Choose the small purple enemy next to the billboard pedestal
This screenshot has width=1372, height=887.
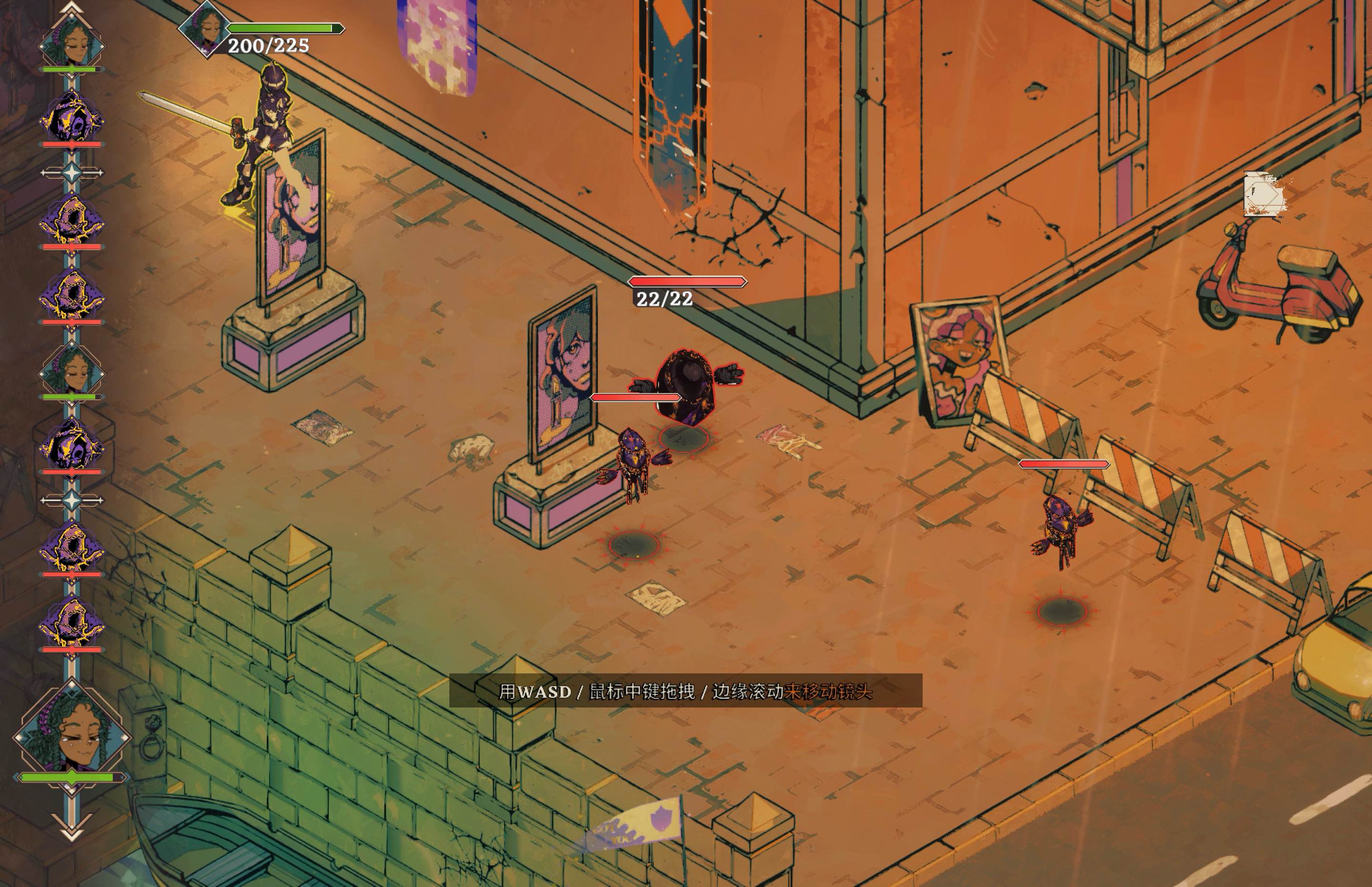pos(634,464)
